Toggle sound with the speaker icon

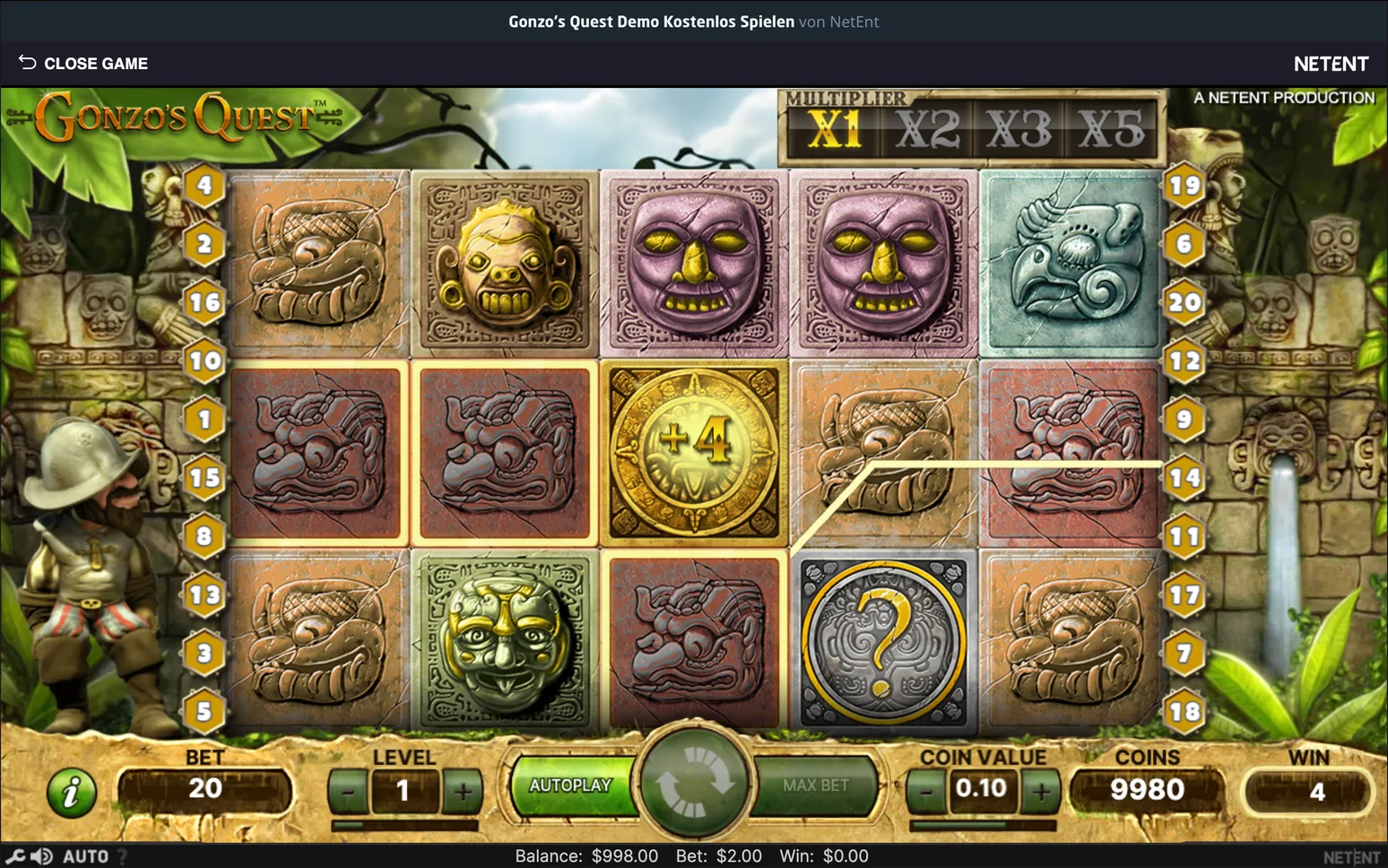[40, 856]
